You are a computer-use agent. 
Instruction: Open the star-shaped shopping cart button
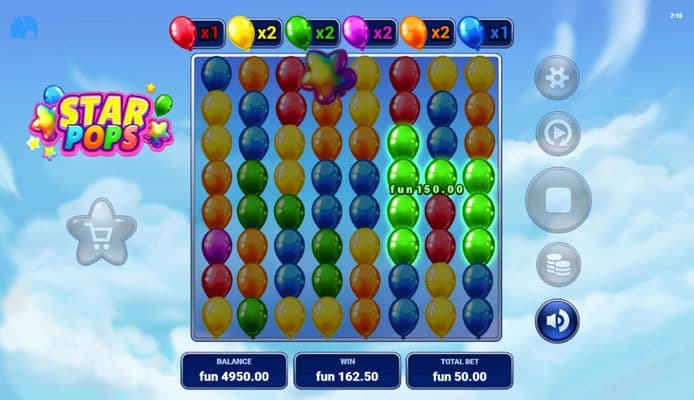(101, 232)
